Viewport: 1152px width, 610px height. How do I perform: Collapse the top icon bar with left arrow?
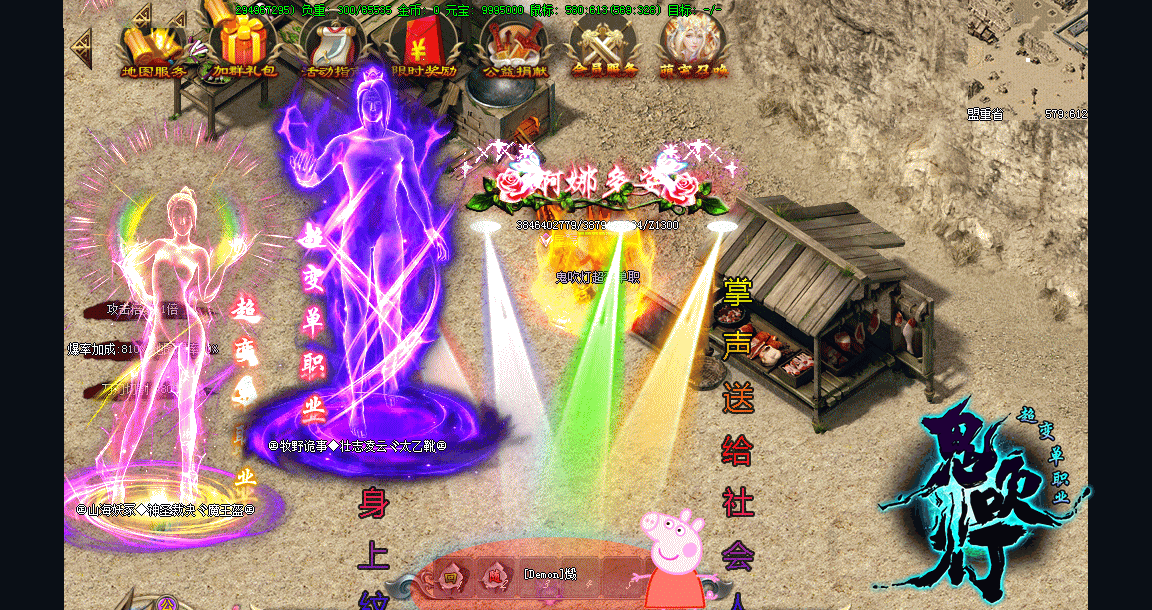(x=82, y=47)
